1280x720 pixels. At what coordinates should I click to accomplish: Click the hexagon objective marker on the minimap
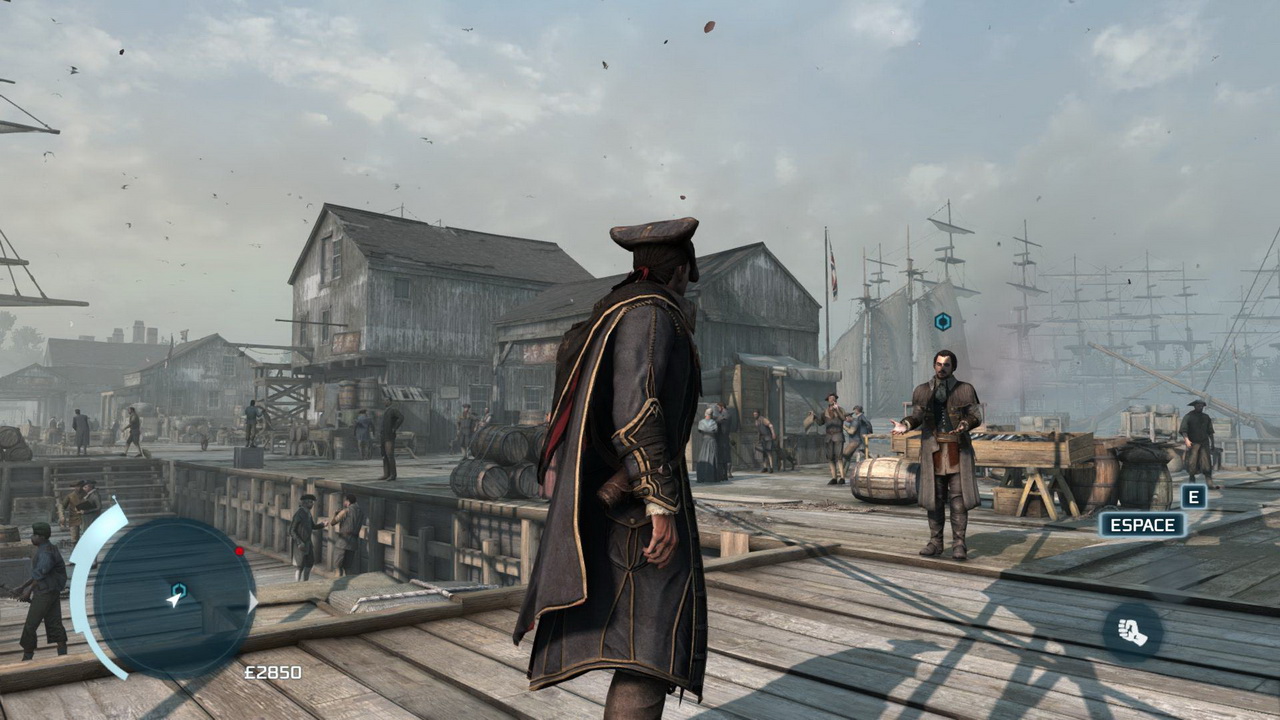point(179,590)
